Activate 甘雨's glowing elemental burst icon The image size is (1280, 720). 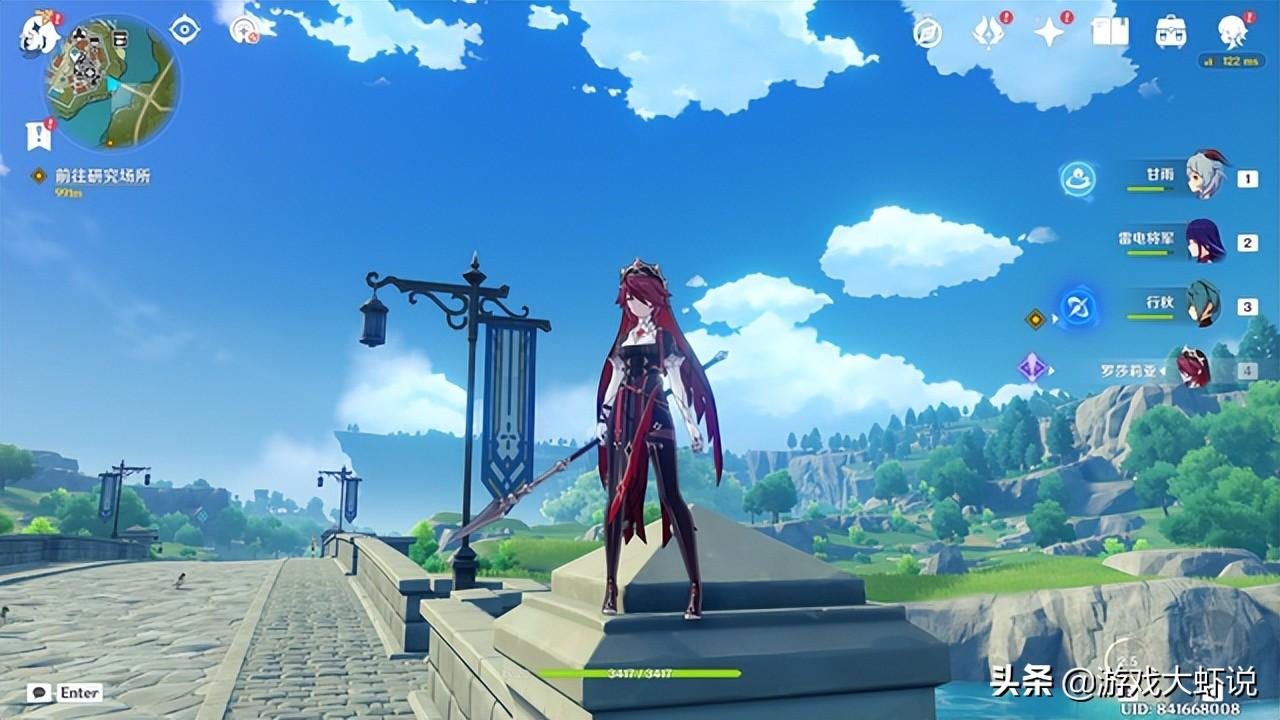pyautogui.click(x=1078, y=179)
